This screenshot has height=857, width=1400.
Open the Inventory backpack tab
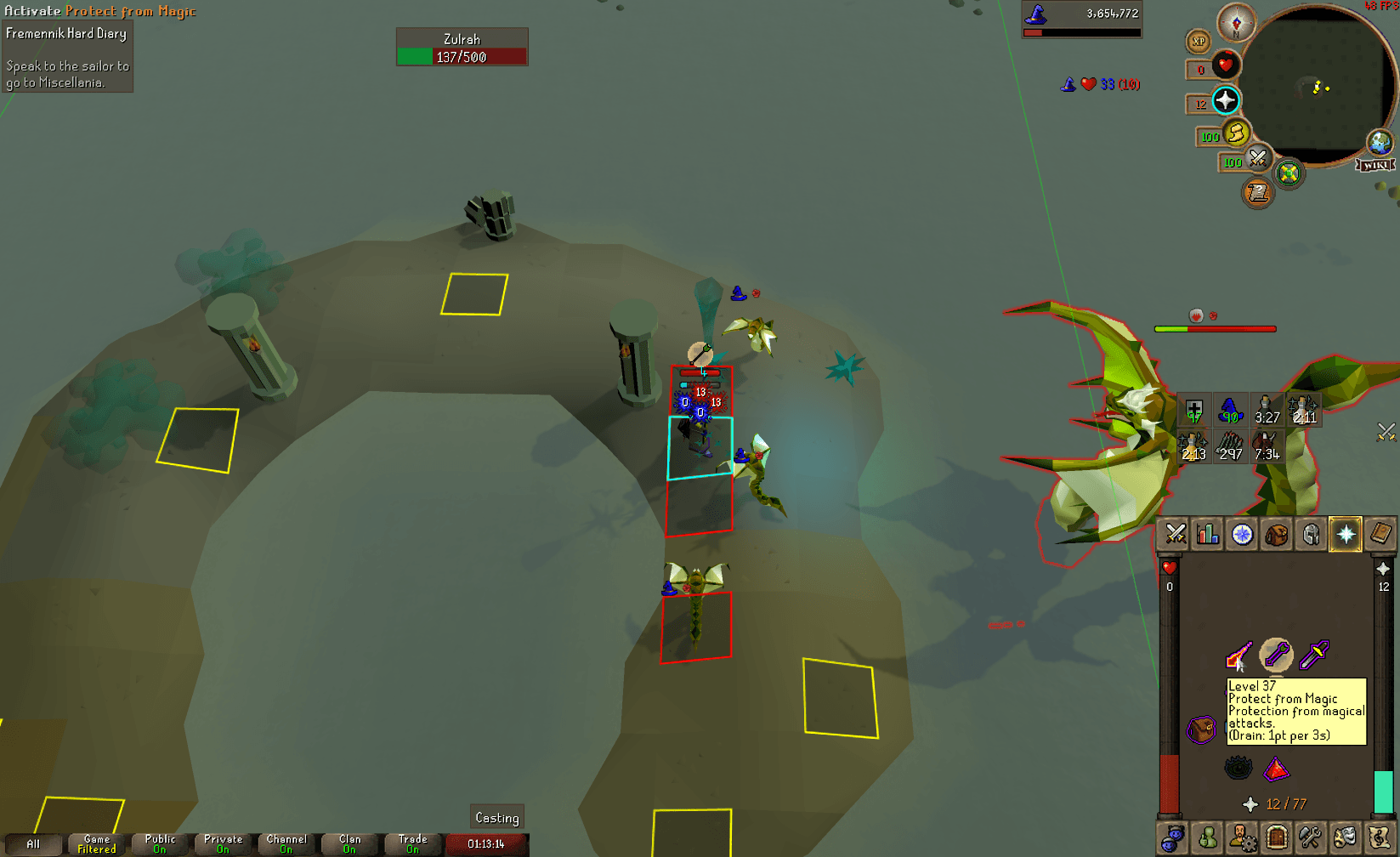tap(1278, 534)
